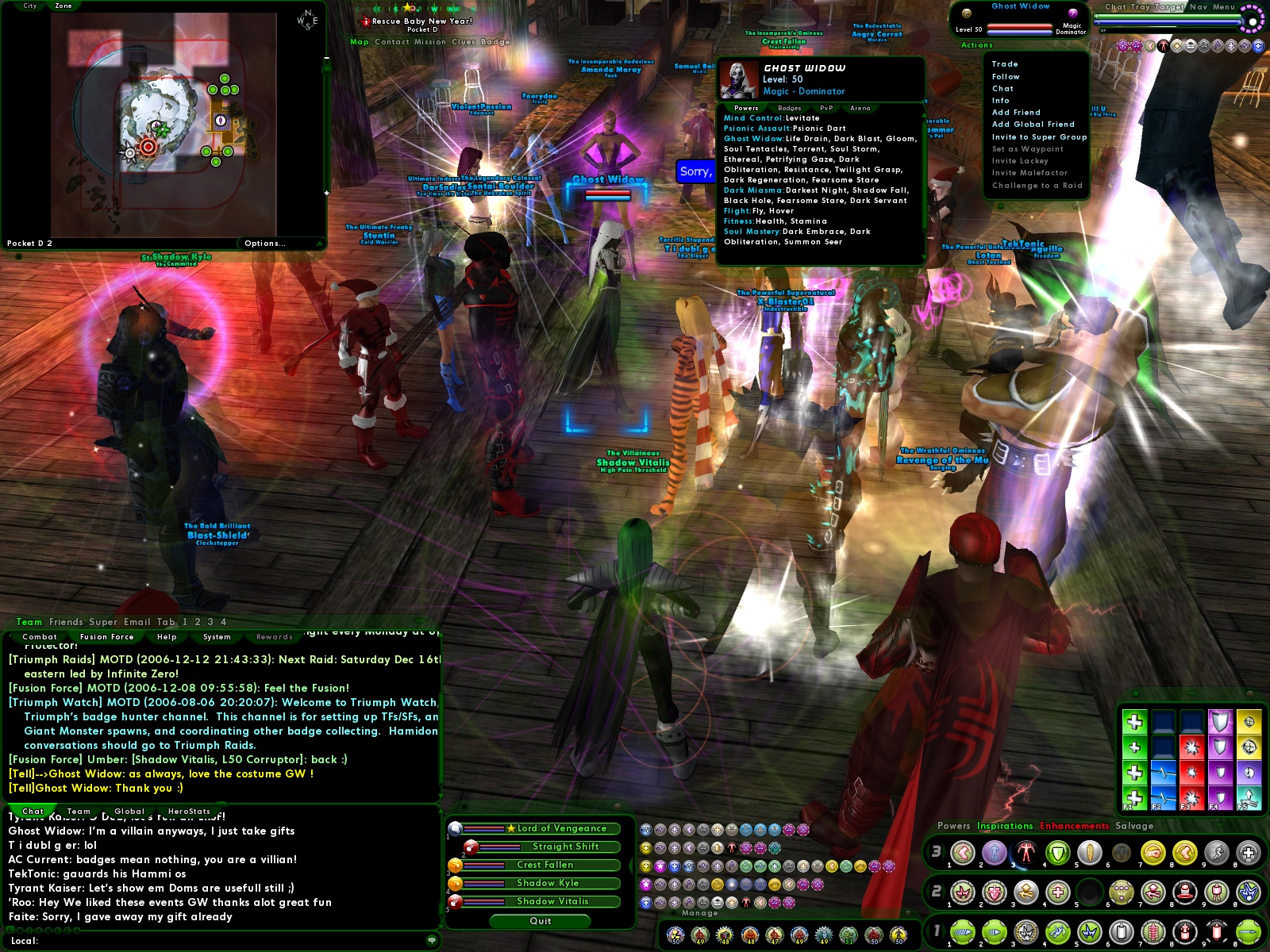The width and height of the screenshot is (1270, 952).
Task: Open the Options... menu on the minimap
Action: pos(264,243)
